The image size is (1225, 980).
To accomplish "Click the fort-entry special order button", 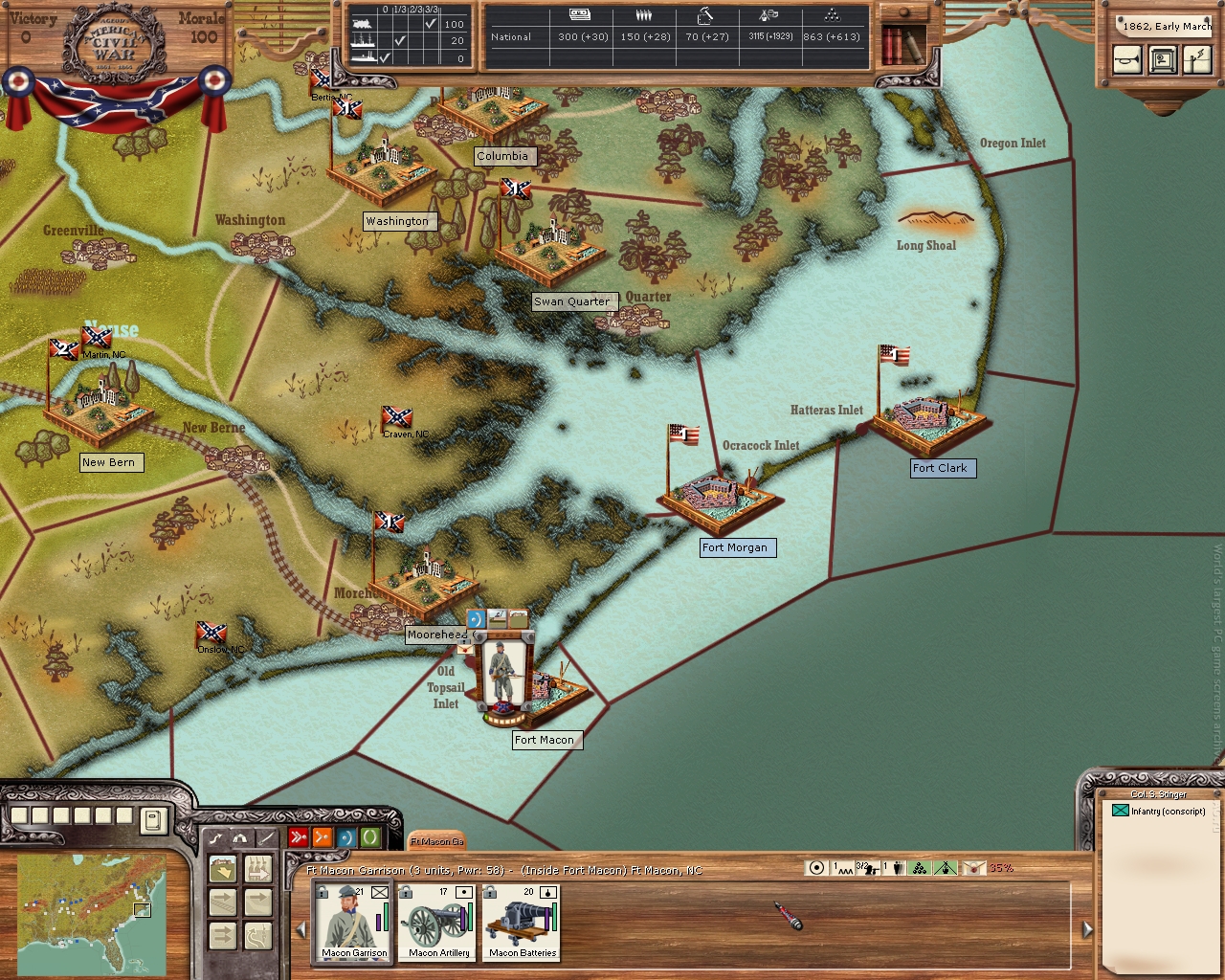I will tap(224, 869).
